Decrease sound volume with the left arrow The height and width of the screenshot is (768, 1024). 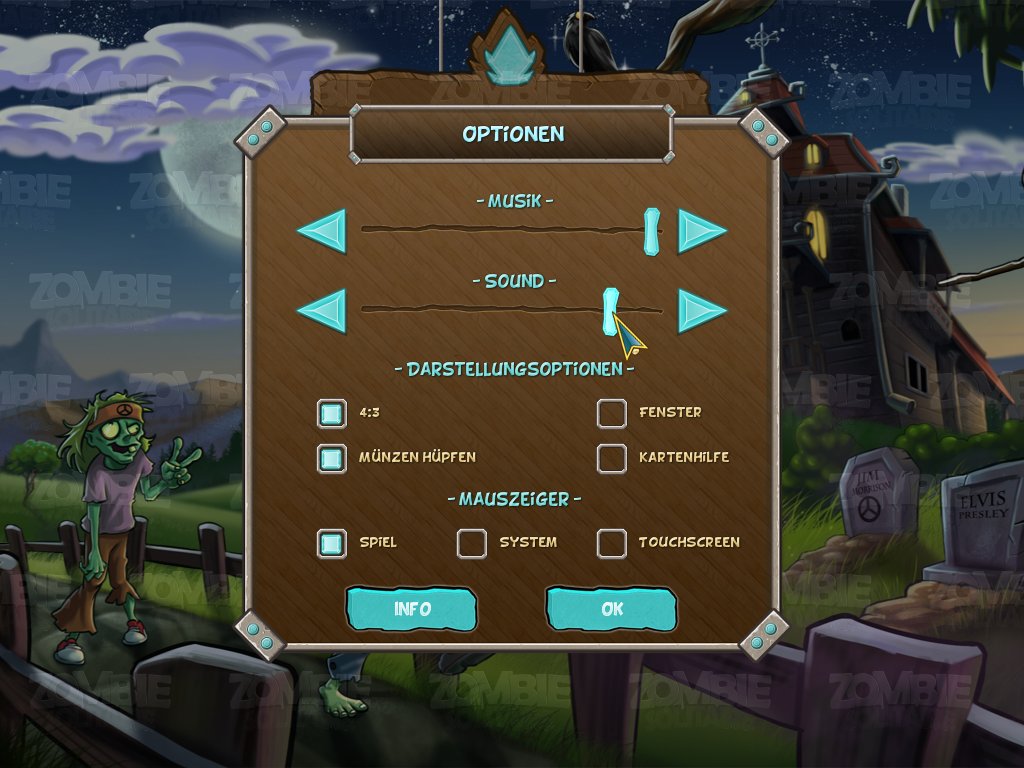[322, 311]
